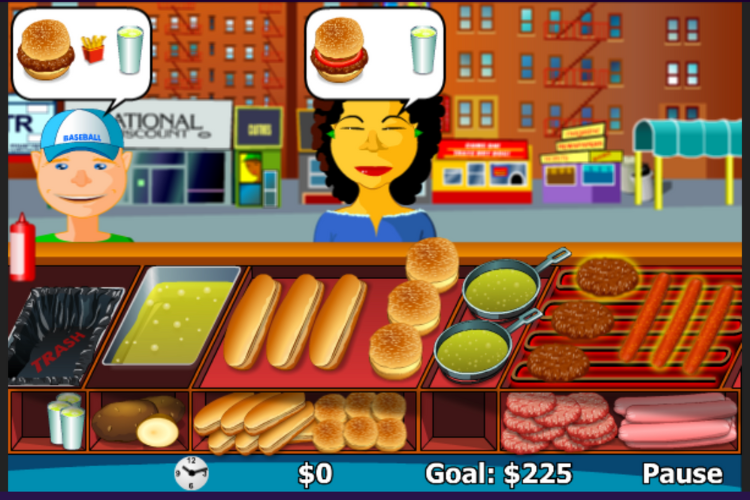Choose a raw sausage from the storage bin
This screenshot has height=500, width=750.
(673, 420)
